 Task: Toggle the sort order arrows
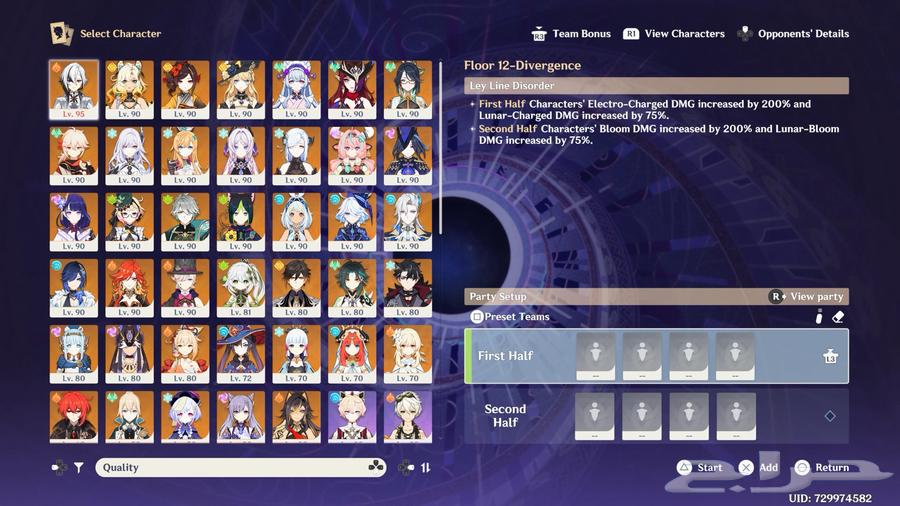(x=425, y=467)
